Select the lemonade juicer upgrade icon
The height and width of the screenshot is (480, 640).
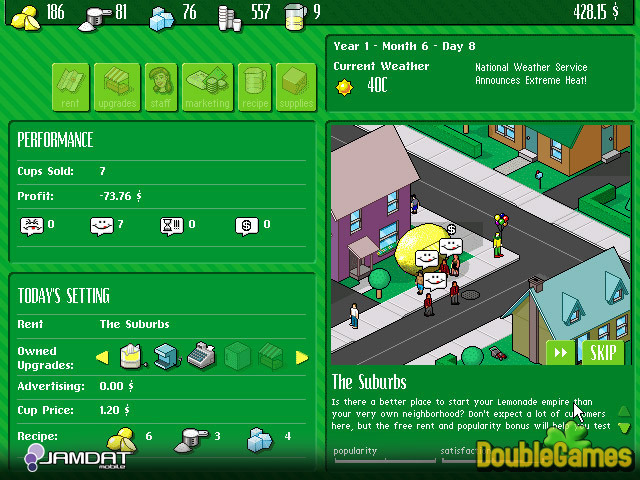click(x=130, y=355)
